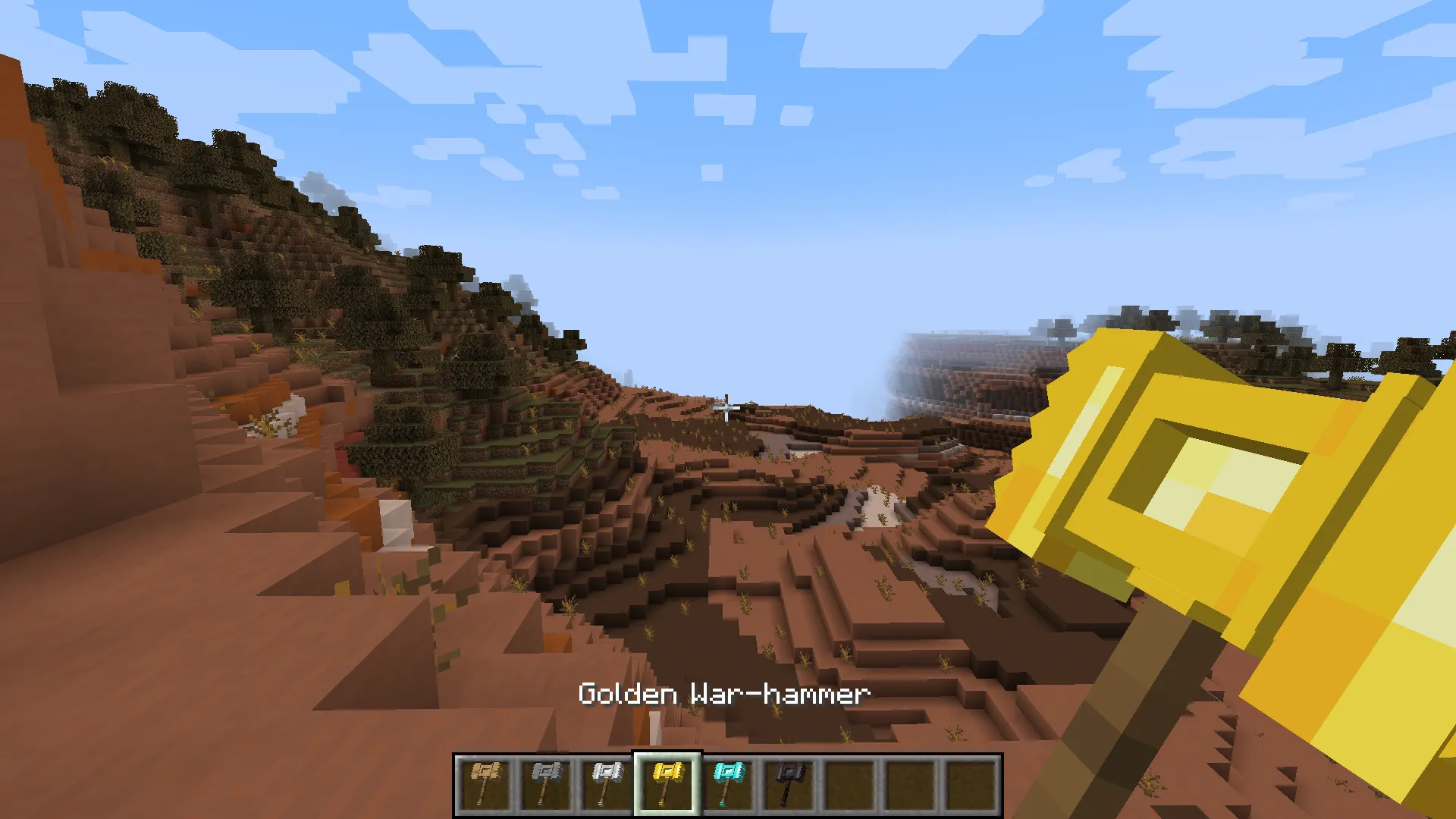Click the crosshair at screen center
This screenshot has width=1456, height=819.
click(x=726, y=409)
